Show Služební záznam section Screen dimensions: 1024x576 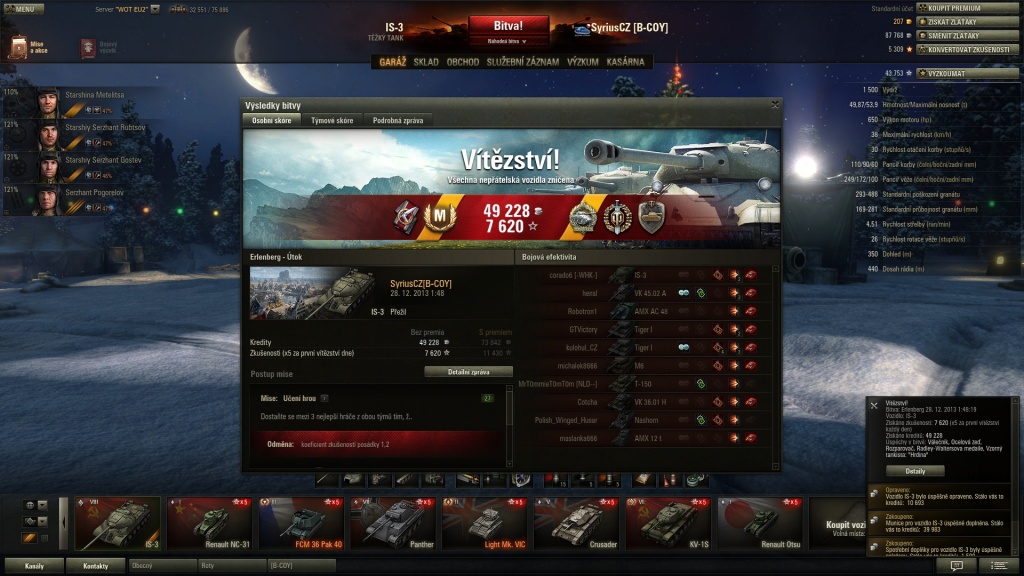coord(514,62)
